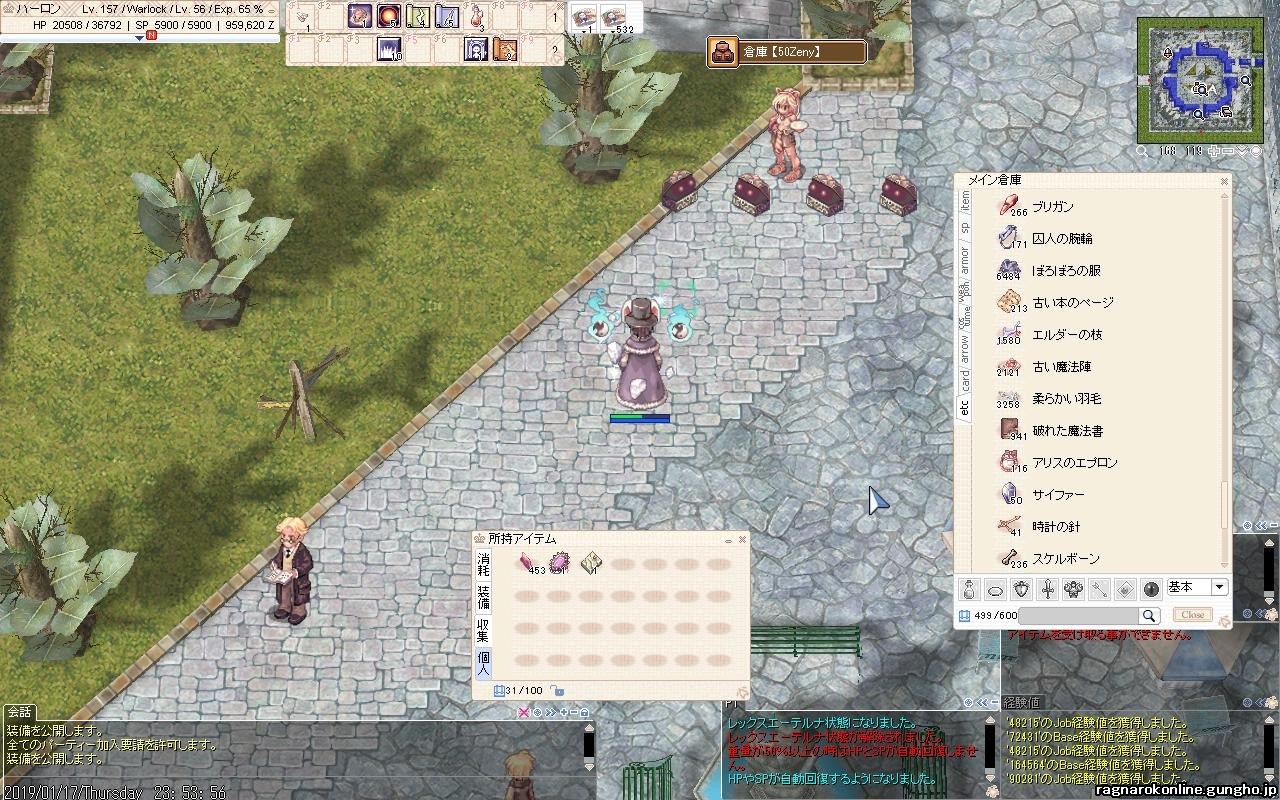Click the storage Close button
Screen dimensions: 1280x800
(x=1192, y=615)
